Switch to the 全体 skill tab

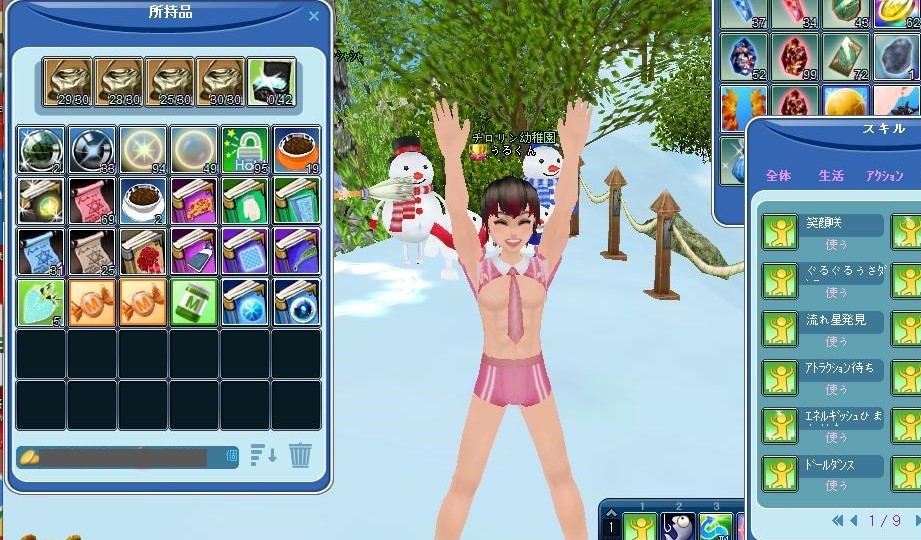click(x=778, y=176)
